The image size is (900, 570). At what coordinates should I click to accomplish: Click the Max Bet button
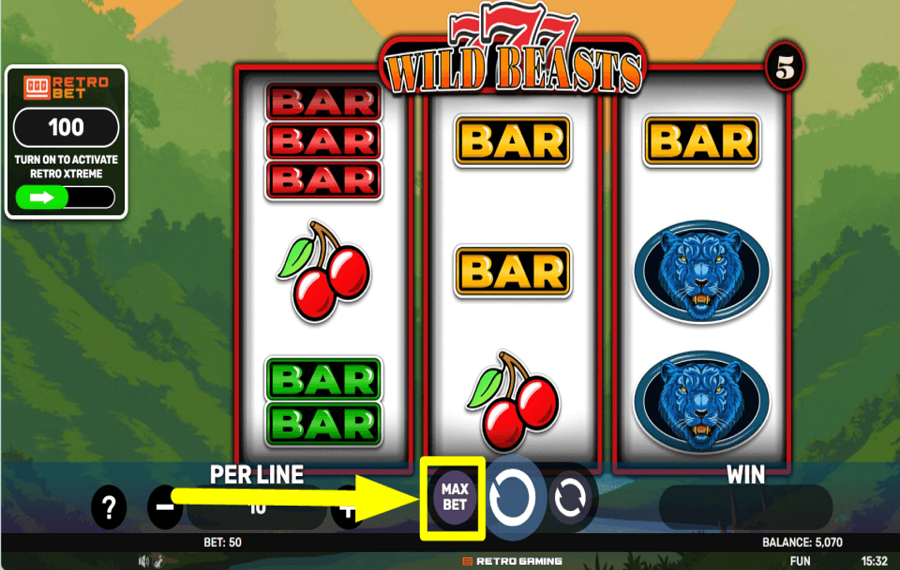(x=454, y=497)
